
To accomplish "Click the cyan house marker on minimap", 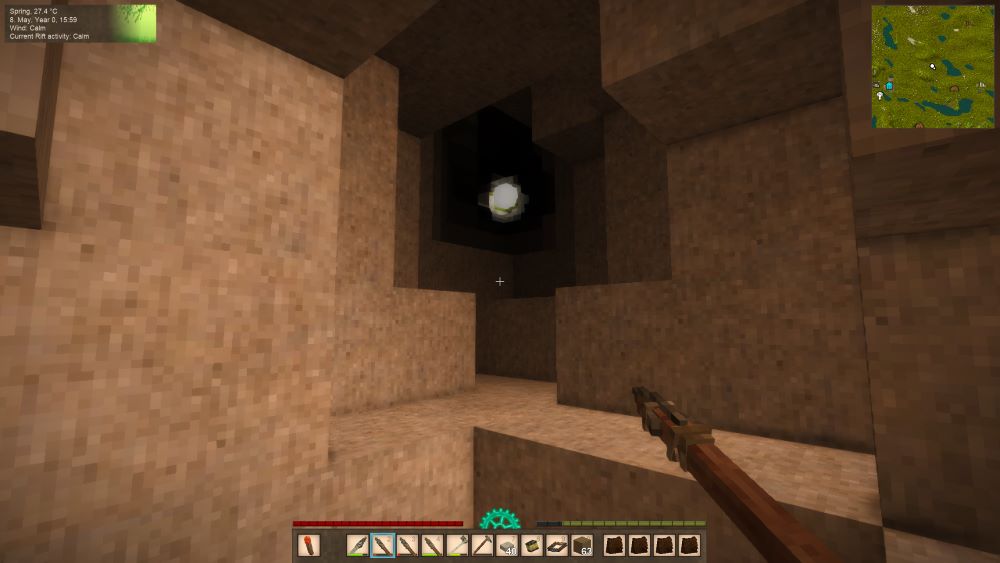I will [889, 87].
